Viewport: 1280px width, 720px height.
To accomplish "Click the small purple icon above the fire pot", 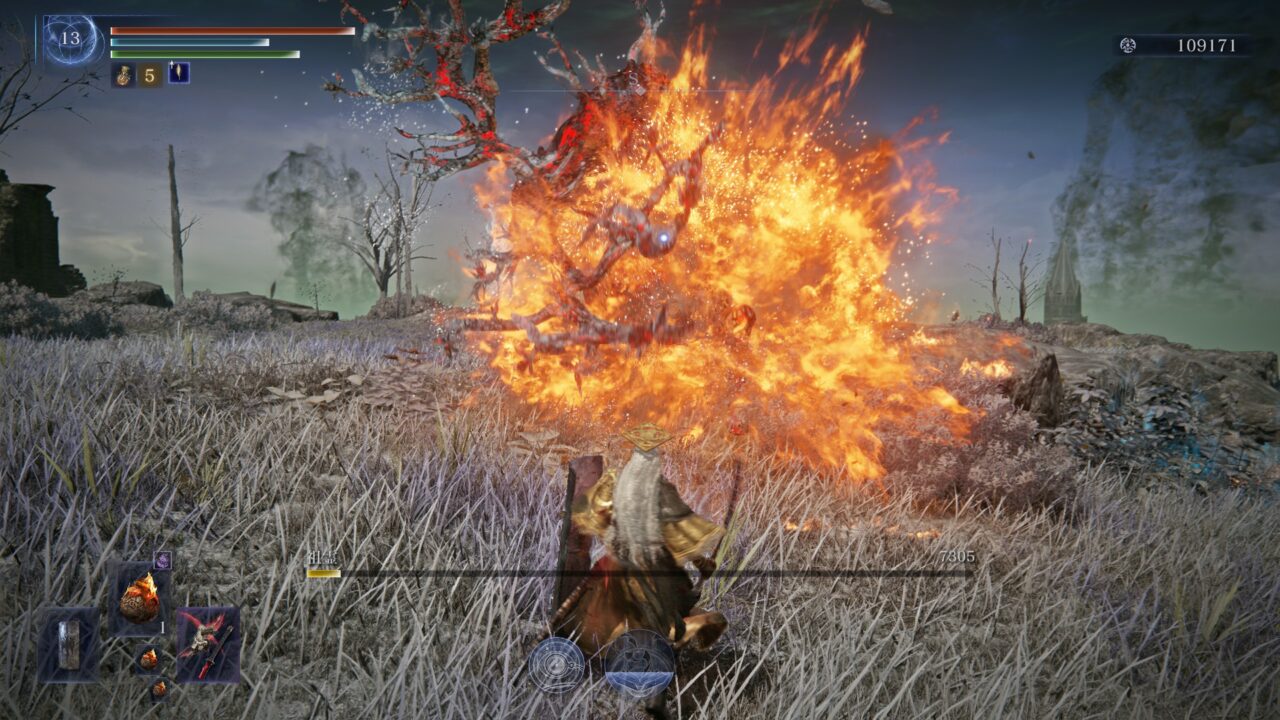I will tap(162, 560).
